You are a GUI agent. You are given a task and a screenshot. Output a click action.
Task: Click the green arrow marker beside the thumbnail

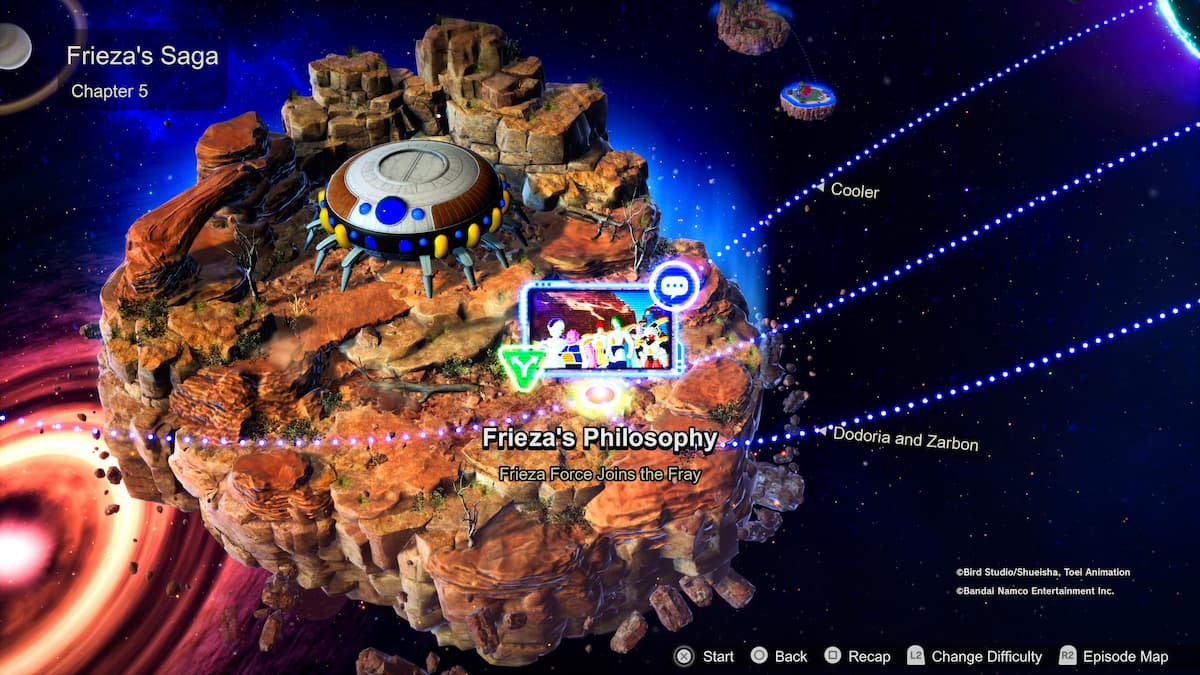point(521,368)
